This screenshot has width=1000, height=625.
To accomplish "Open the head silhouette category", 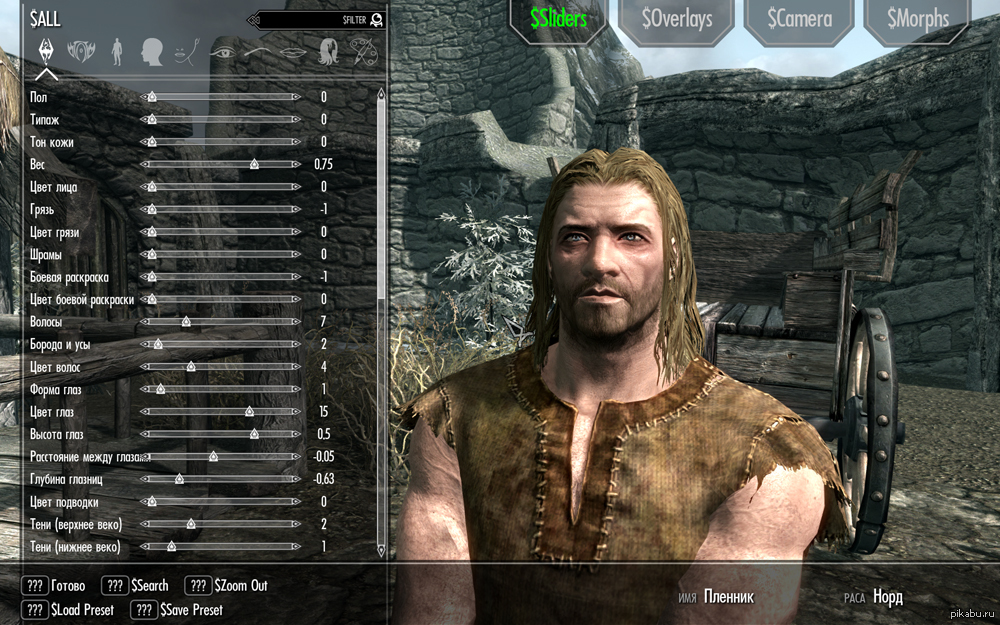I will [152, 49].
